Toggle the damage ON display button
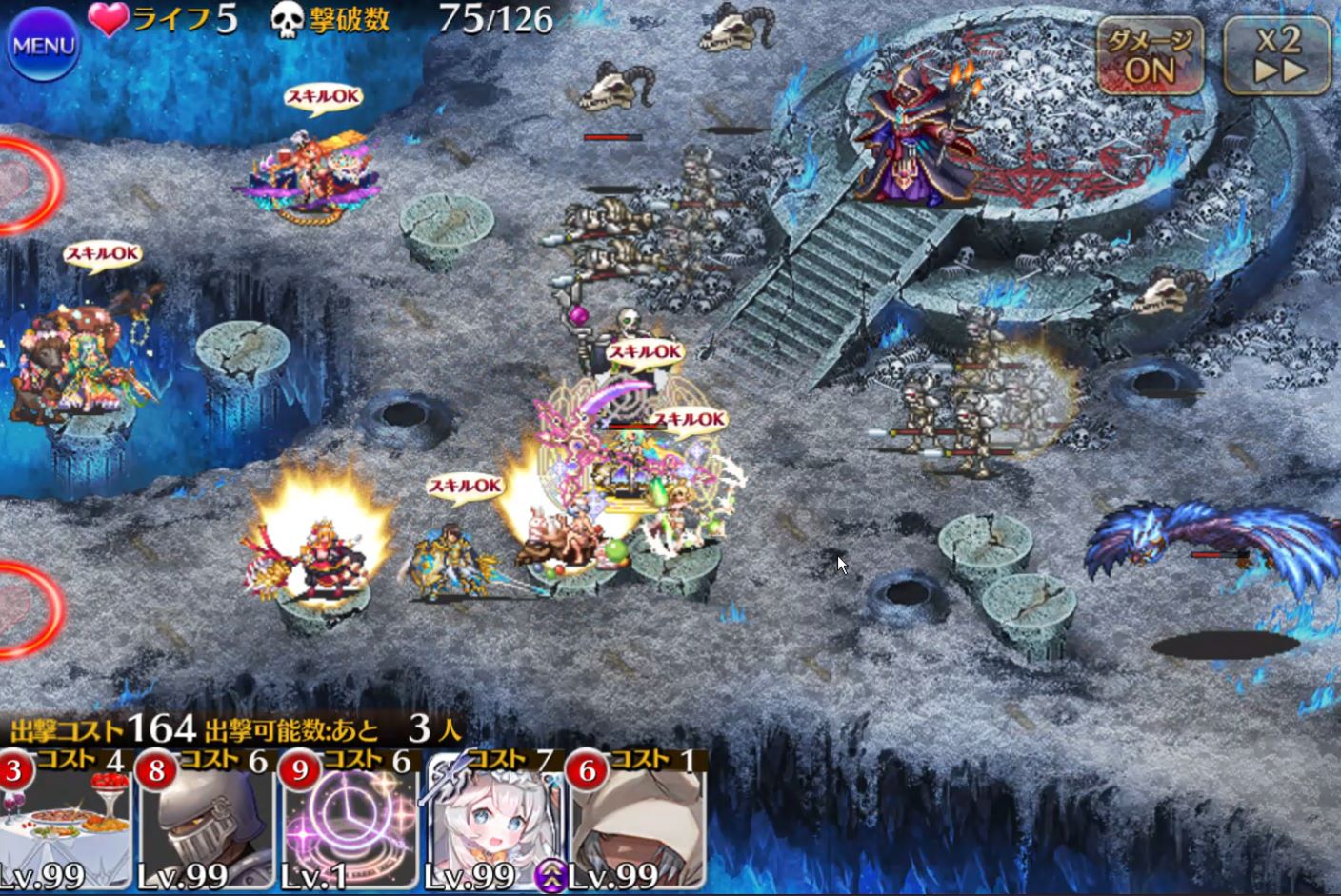Viewport: 1341px width, 896px height. [1150, 57]
